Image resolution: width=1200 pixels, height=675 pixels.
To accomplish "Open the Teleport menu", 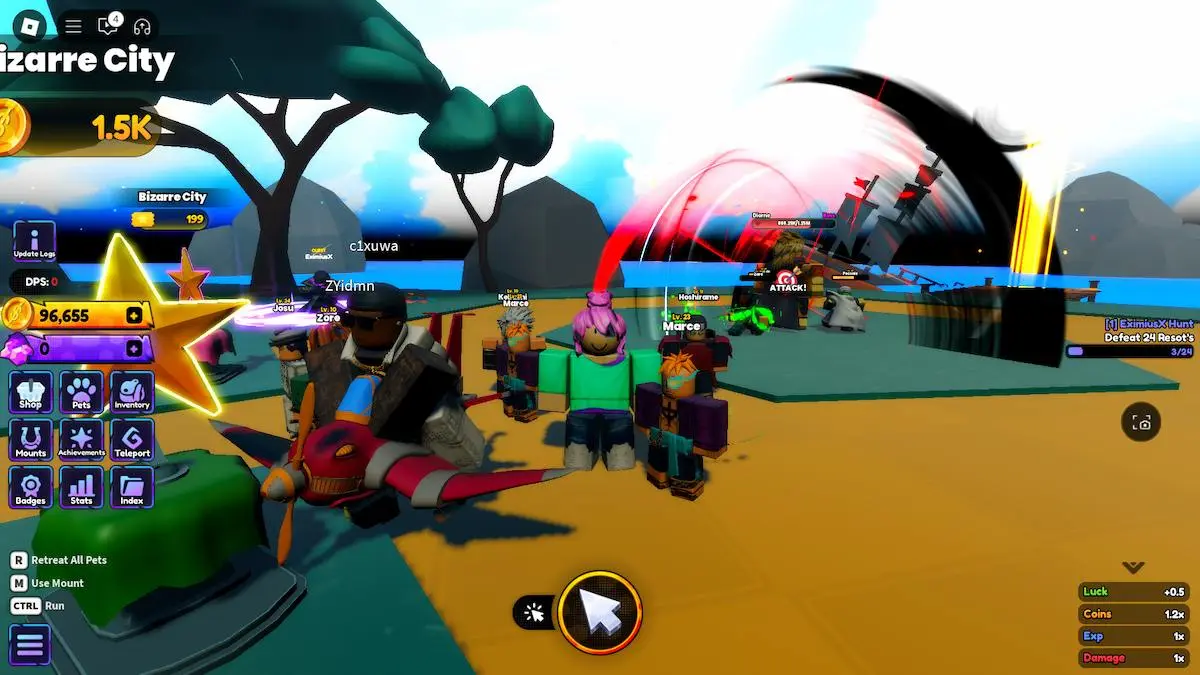I will [132, 440].
